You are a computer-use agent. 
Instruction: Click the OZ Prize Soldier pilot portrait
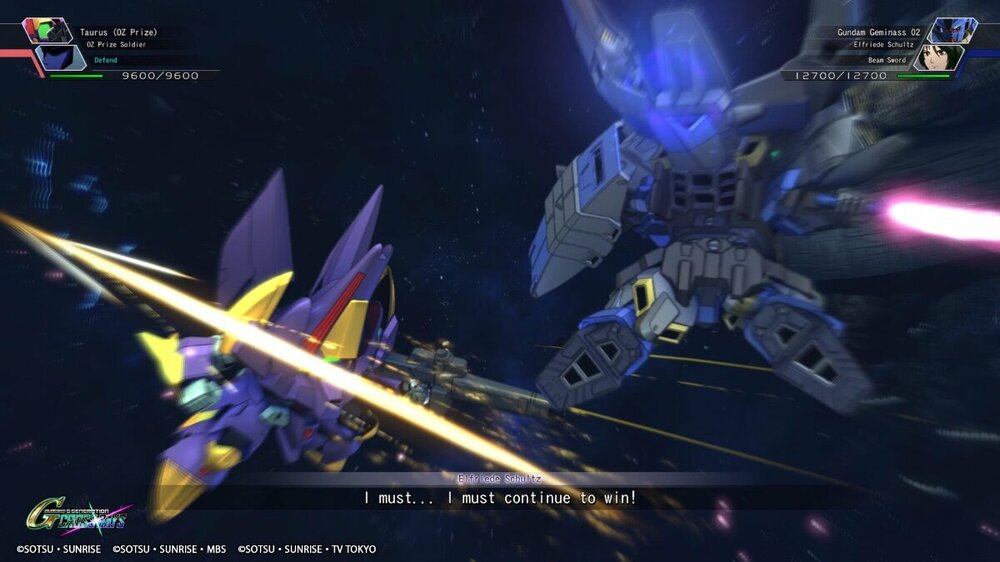[60, 59]
